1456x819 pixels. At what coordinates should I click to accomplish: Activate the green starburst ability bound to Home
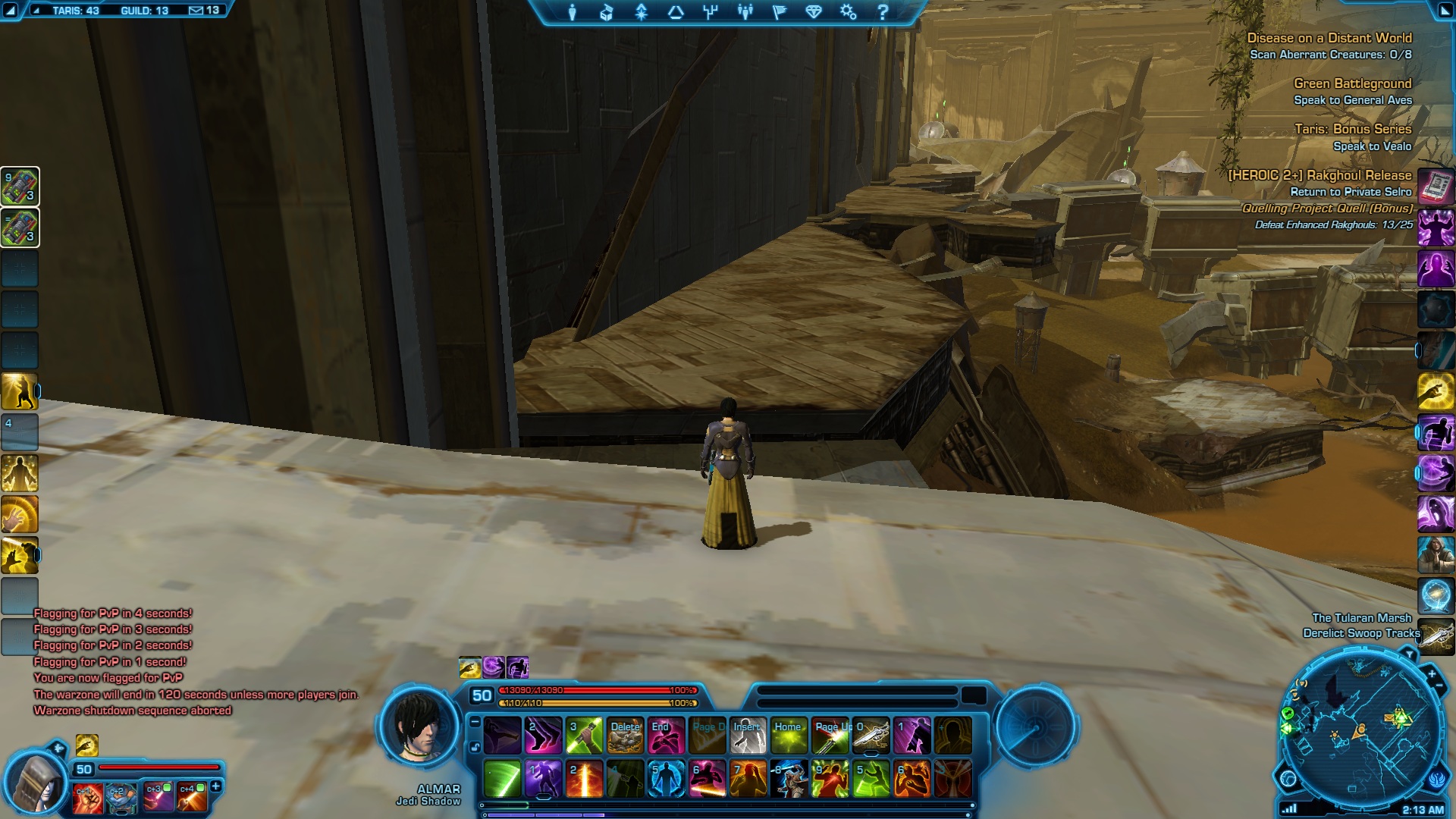click(789, 736)
